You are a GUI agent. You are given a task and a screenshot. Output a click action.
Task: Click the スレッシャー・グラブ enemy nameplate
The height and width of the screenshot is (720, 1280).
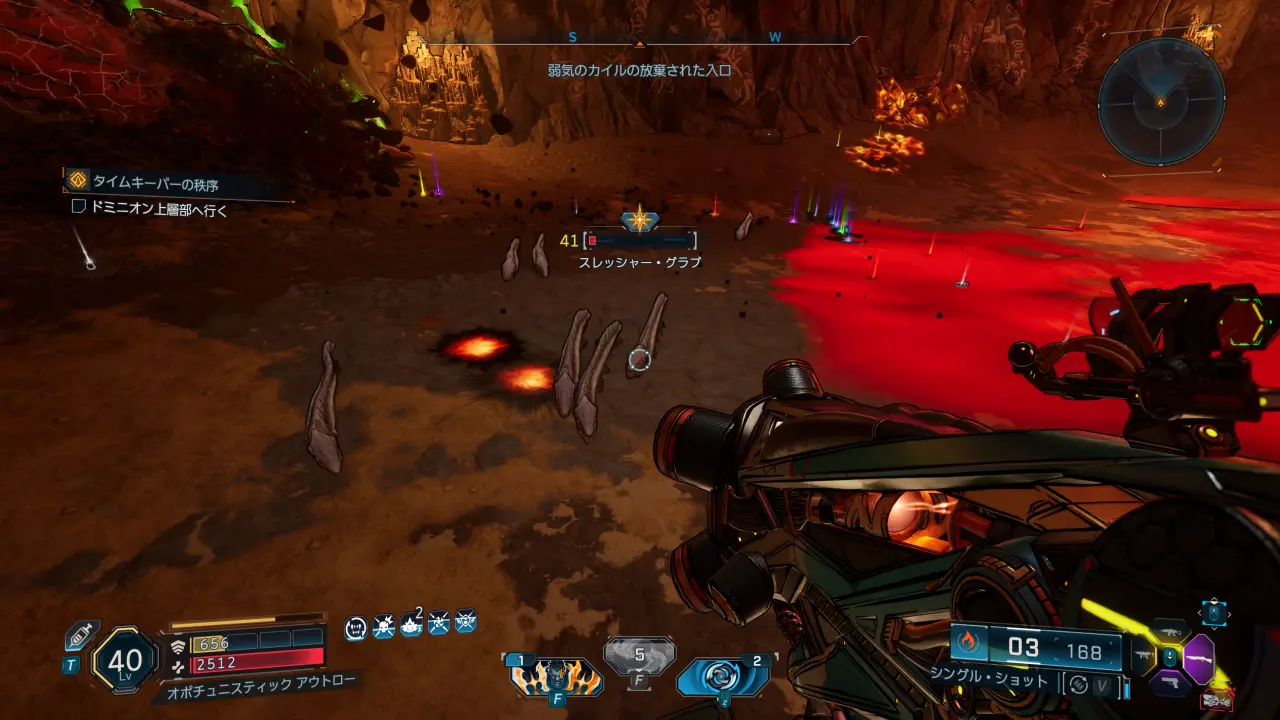pos(640,262)
